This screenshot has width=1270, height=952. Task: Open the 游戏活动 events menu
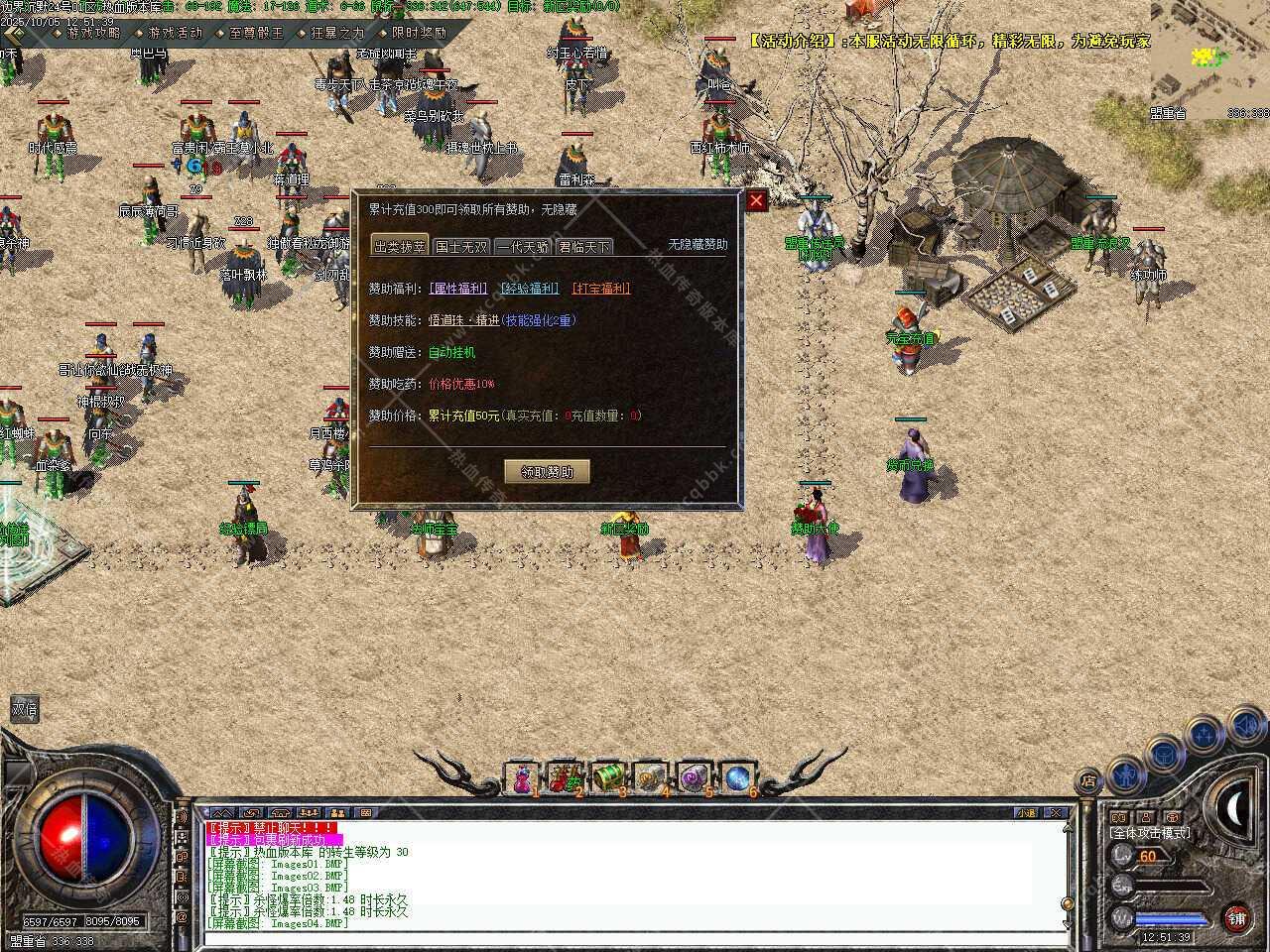tap(175, 33)
